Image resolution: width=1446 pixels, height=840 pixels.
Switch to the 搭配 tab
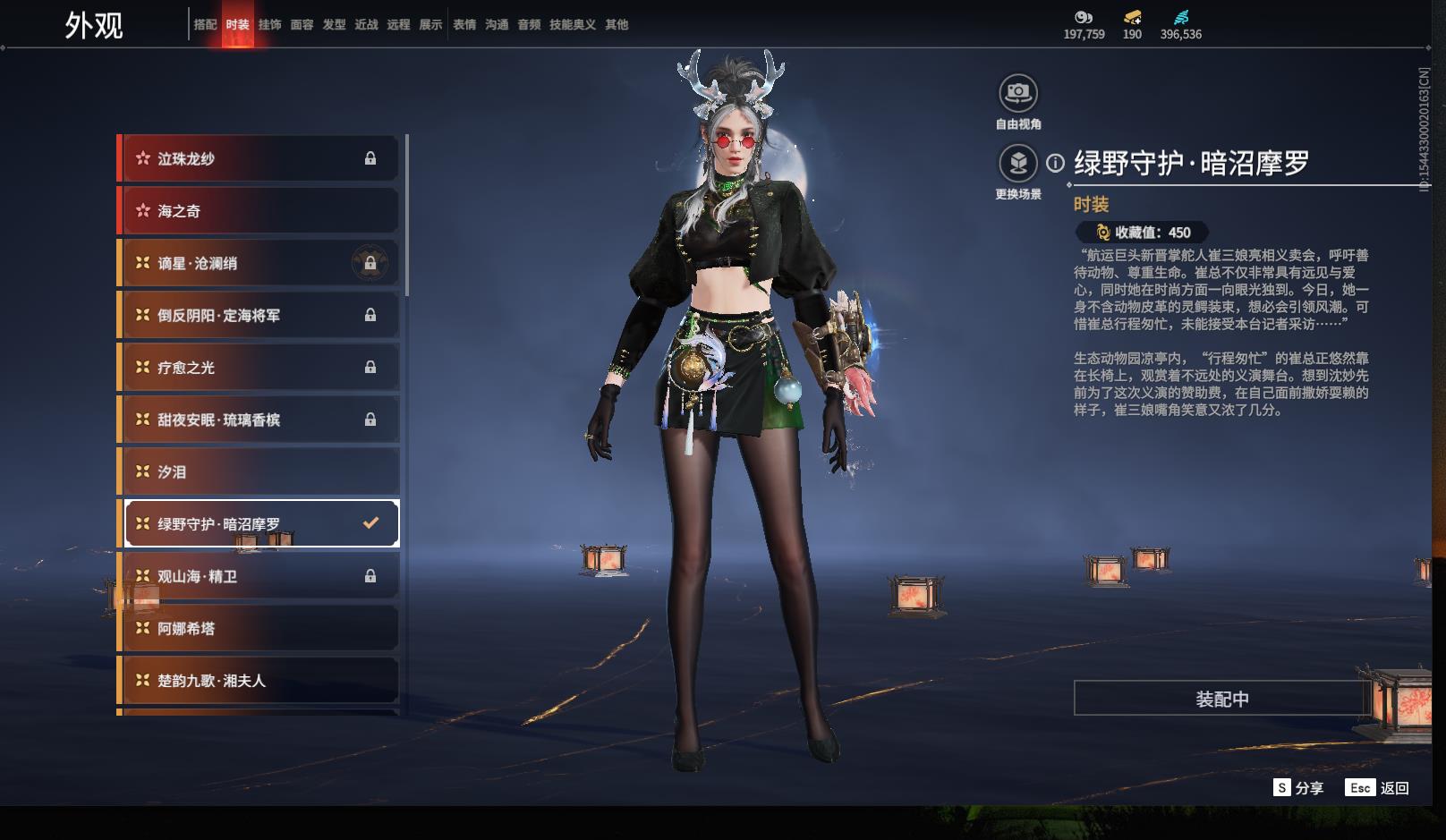205,25
